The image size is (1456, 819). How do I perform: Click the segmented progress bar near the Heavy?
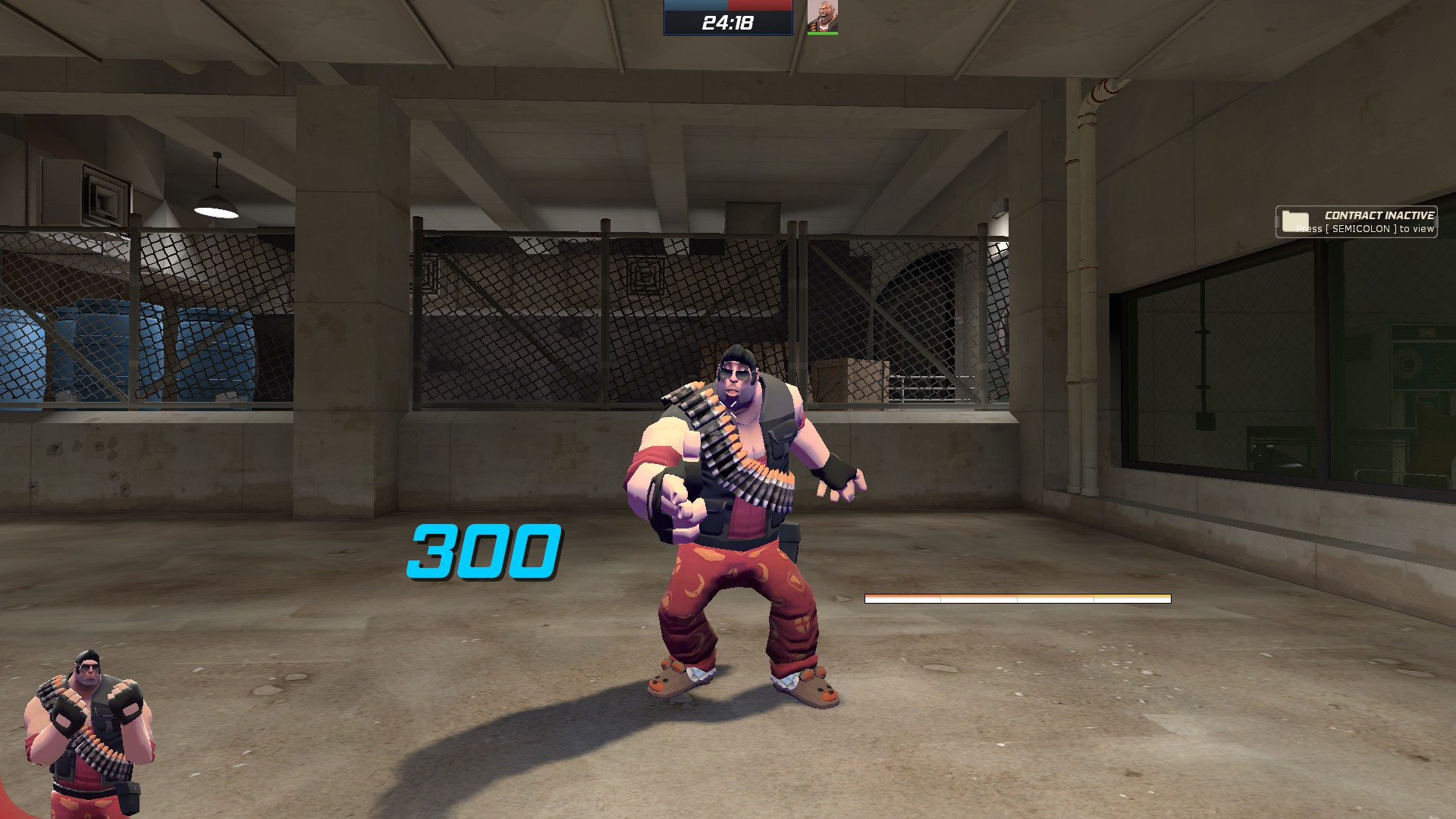[1018, 598]
